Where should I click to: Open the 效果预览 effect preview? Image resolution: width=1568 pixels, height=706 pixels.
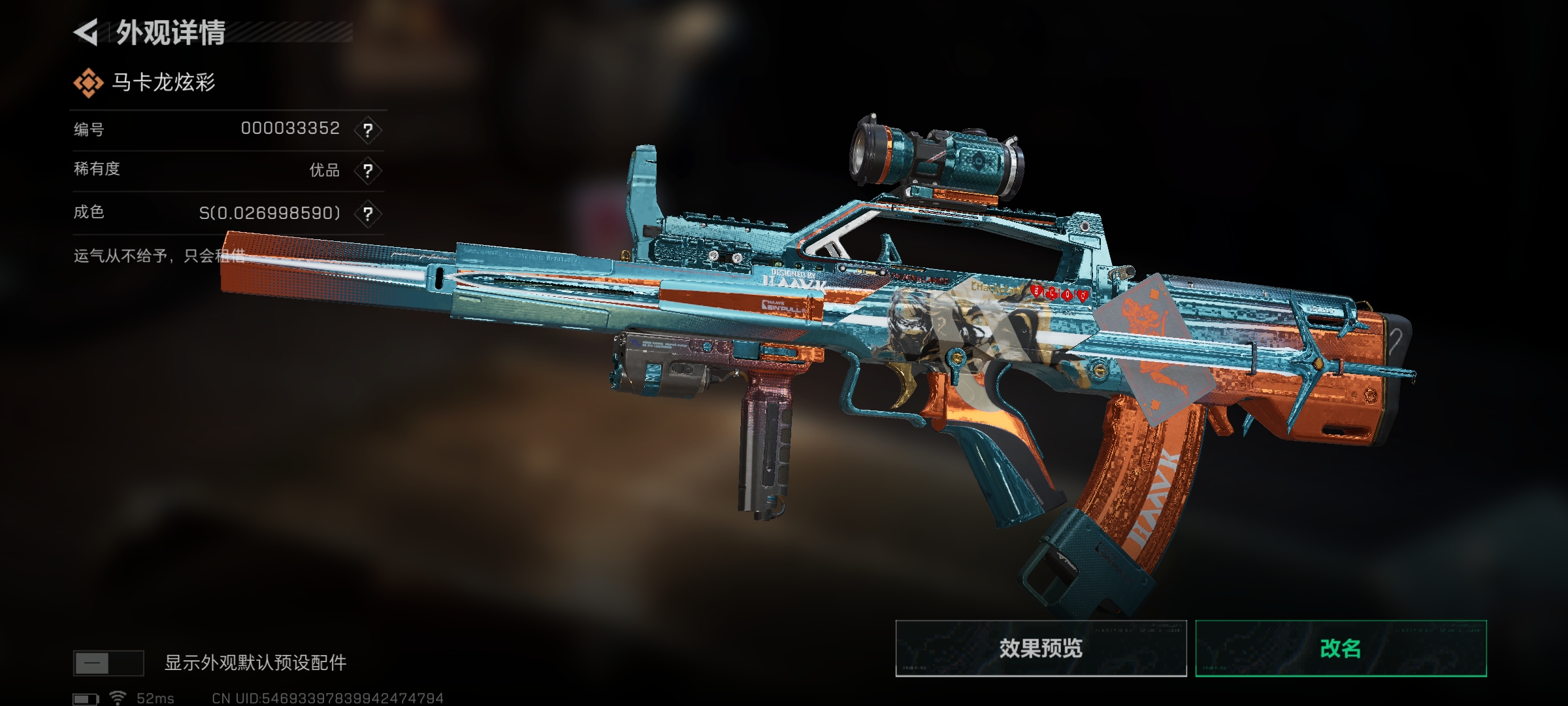click(1040, 648)
